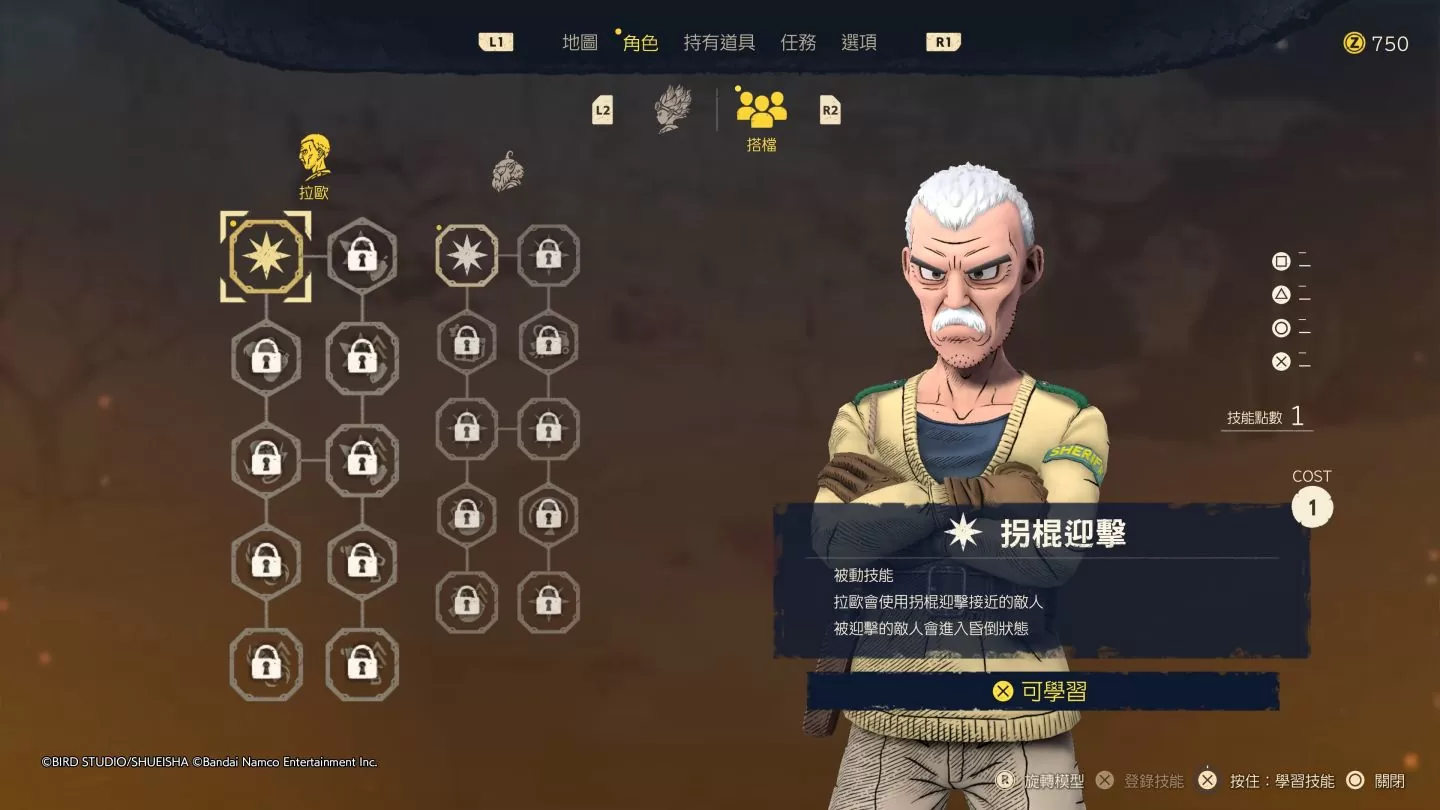The width and height of the screenshot is (1440, 810).
Task: Learn the skill with 可學習 button
Action: tap(1042, 691)
